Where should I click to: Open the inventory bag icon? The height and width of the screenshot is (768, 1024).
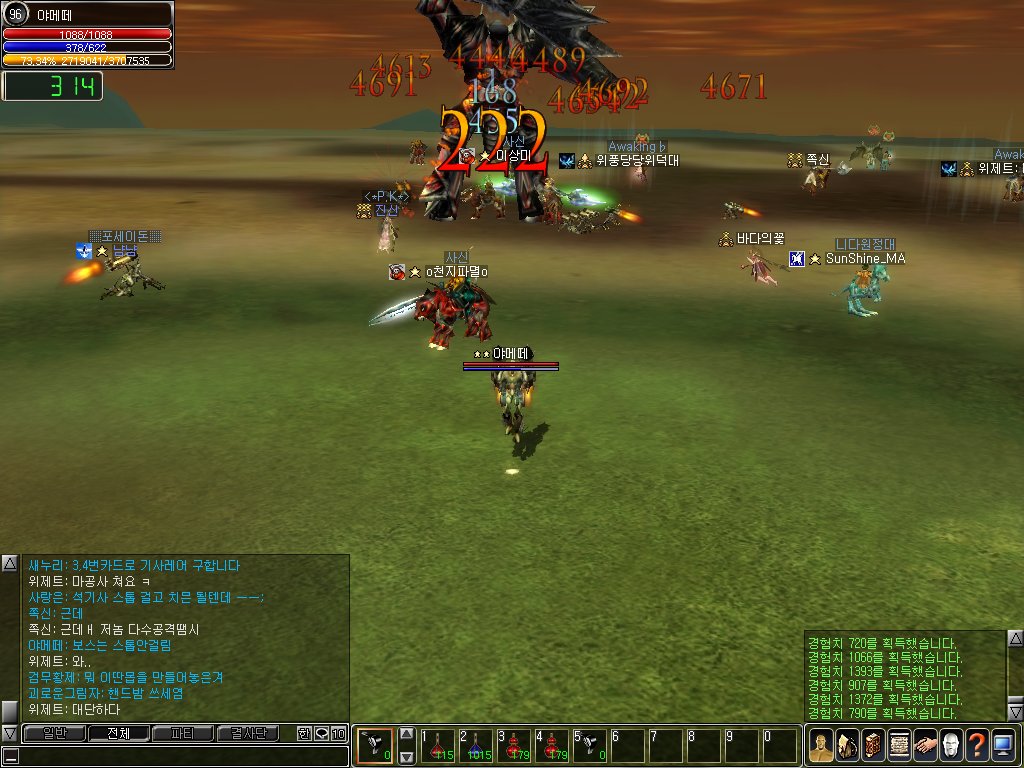point(847,746)
